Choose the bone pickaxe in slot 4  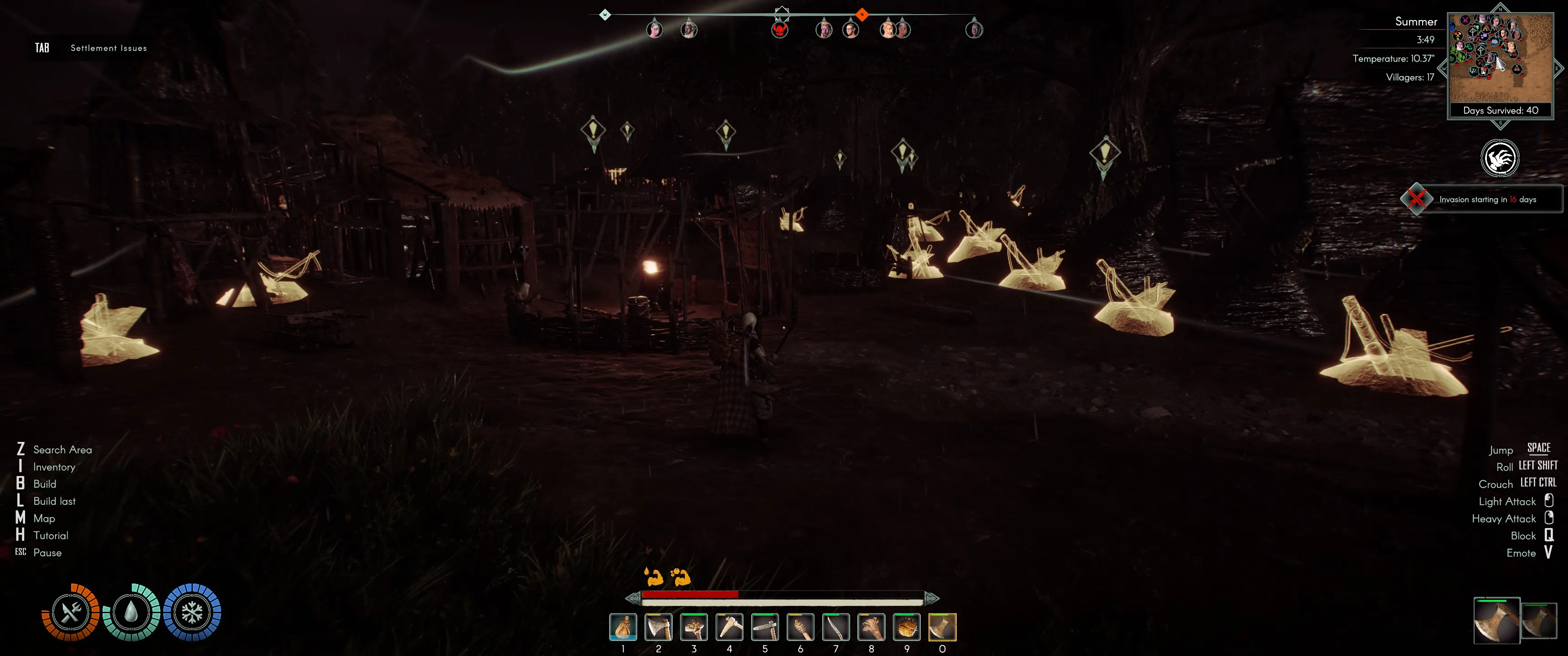(x=729, y=627)
